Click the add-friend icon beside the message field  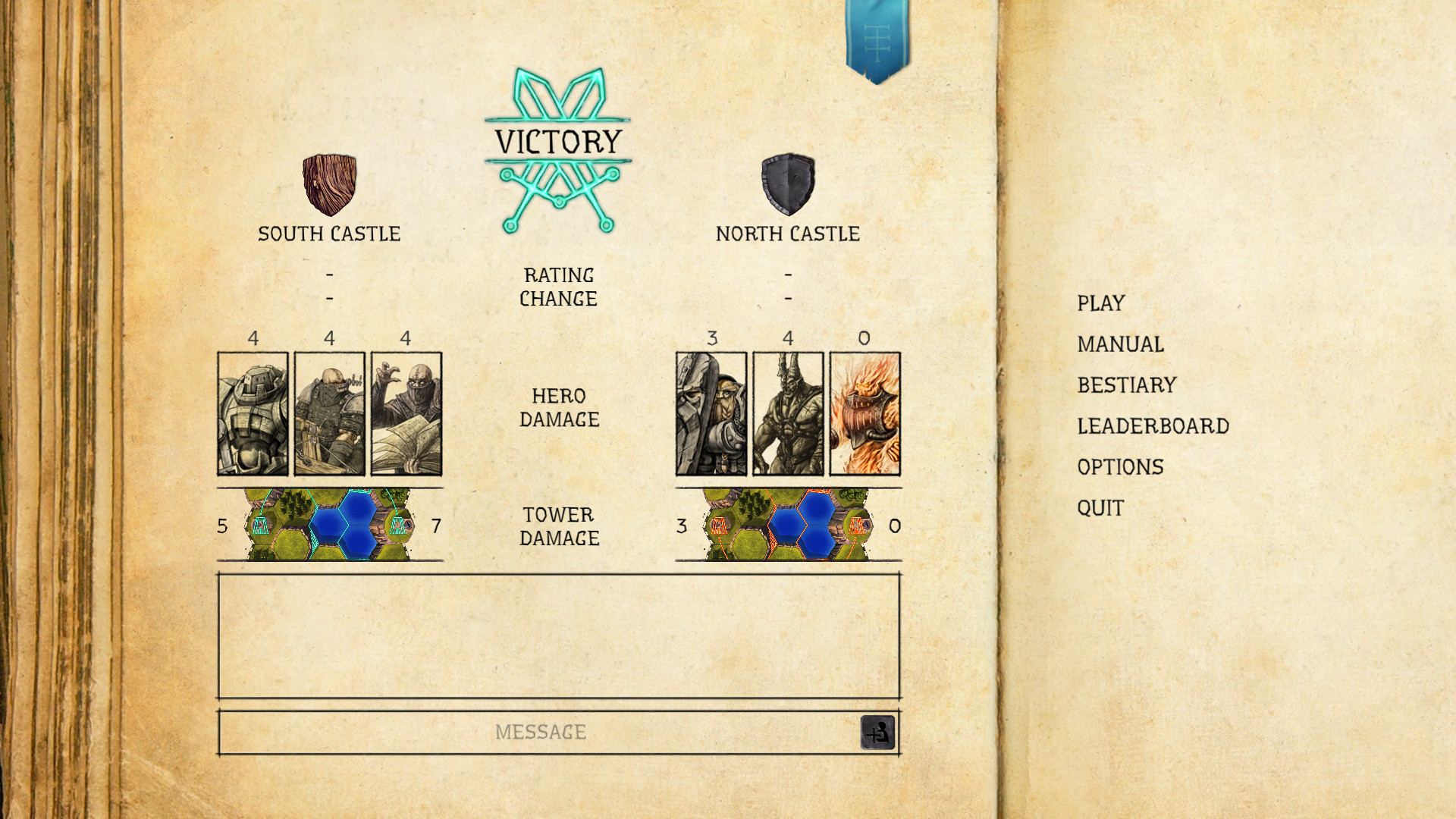click(x=878, y=732)
